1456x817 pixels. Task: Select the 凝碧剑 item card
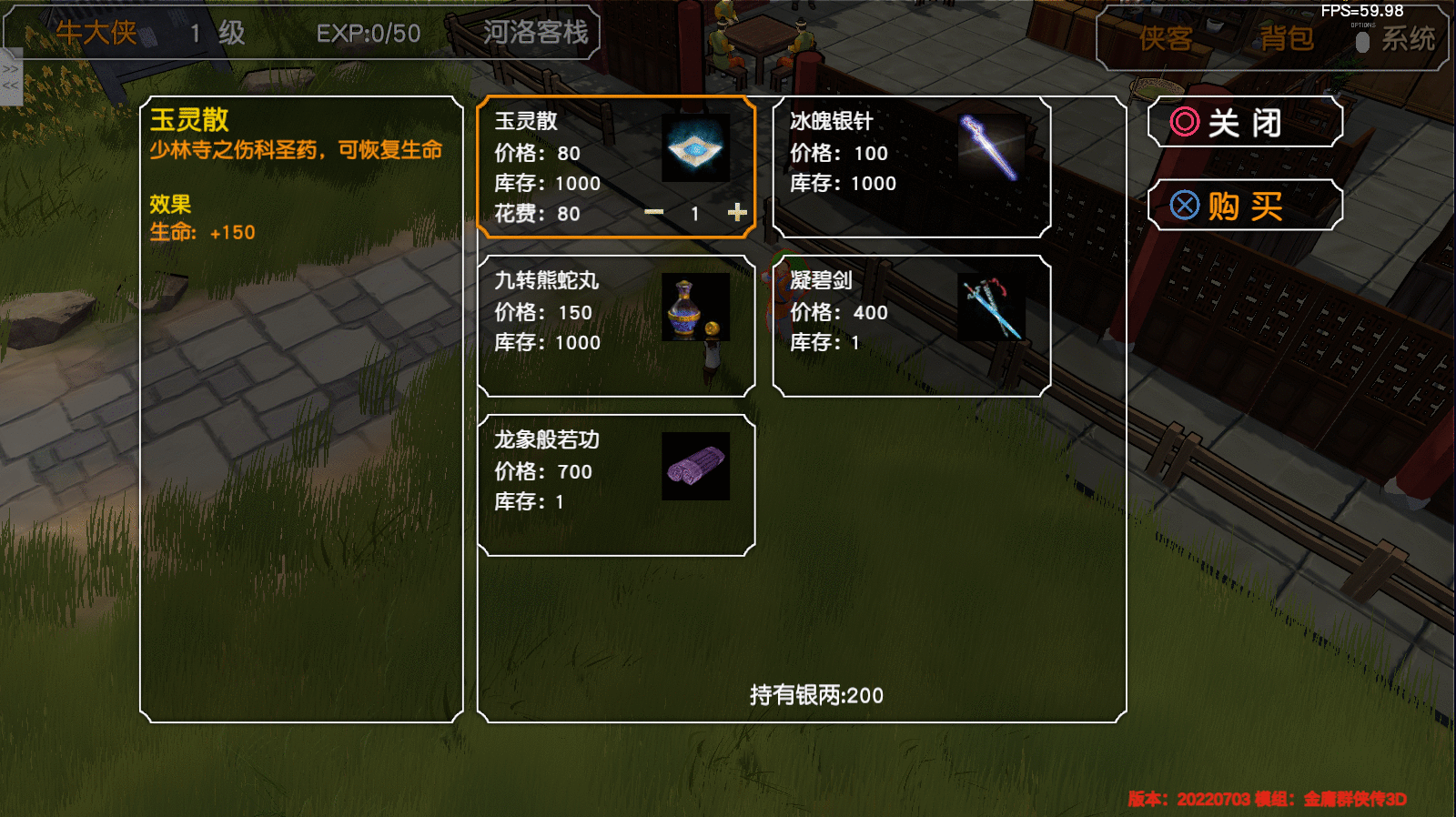point(910,326)
